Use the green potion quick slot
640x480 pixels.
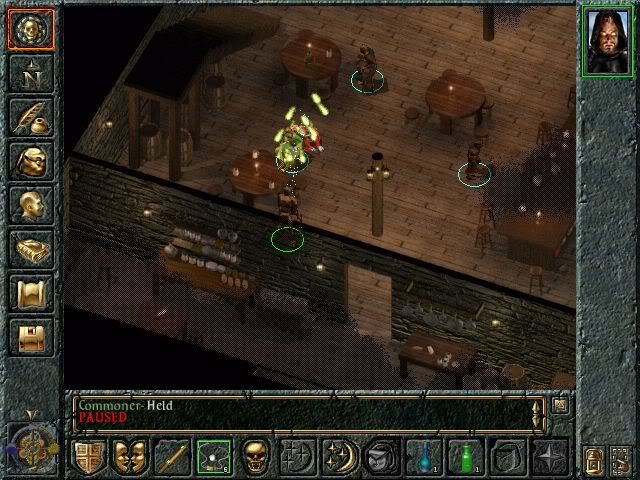pos(467,456)
